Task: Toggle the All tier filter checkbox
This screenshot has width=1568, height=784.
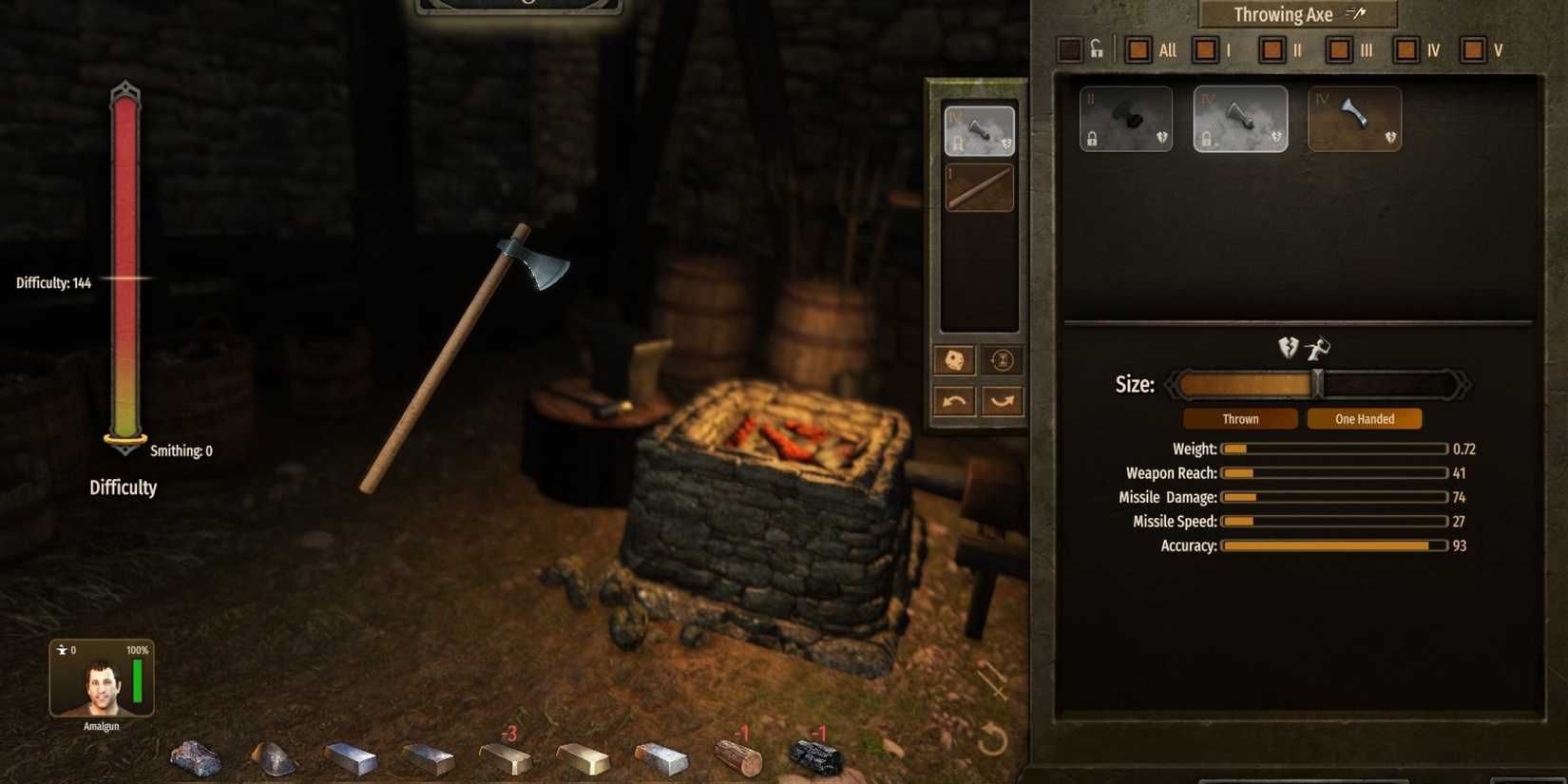Action: [1138, 49]
